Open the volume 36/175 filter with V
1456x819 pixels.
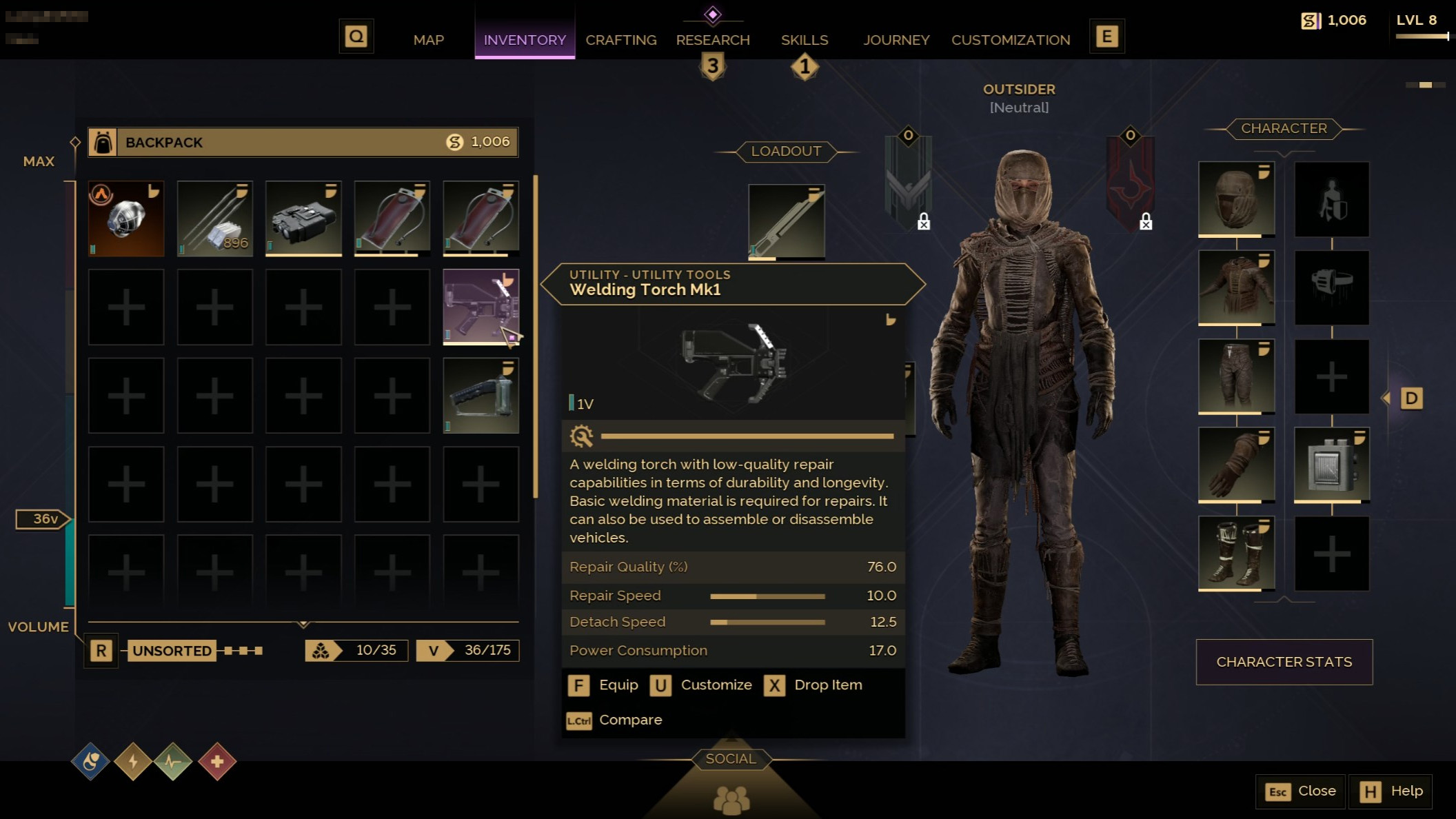click(467, 650)
